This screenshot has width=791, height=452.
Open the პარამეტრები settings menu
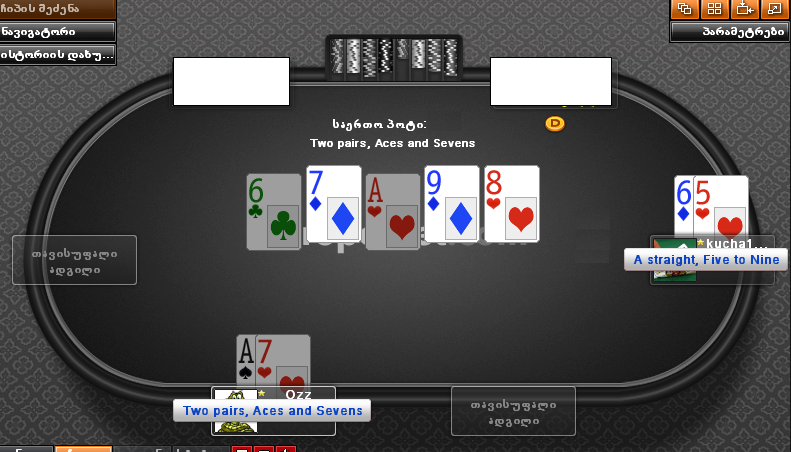(729, 31)
